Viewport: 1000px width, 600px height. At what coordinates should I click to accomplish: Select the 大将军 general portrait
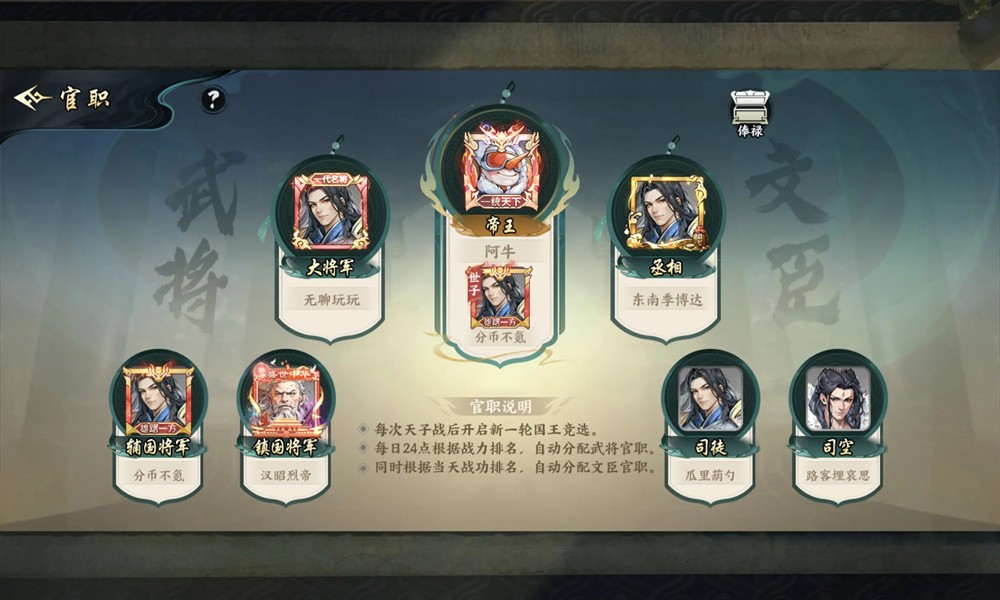coord(330,211)
